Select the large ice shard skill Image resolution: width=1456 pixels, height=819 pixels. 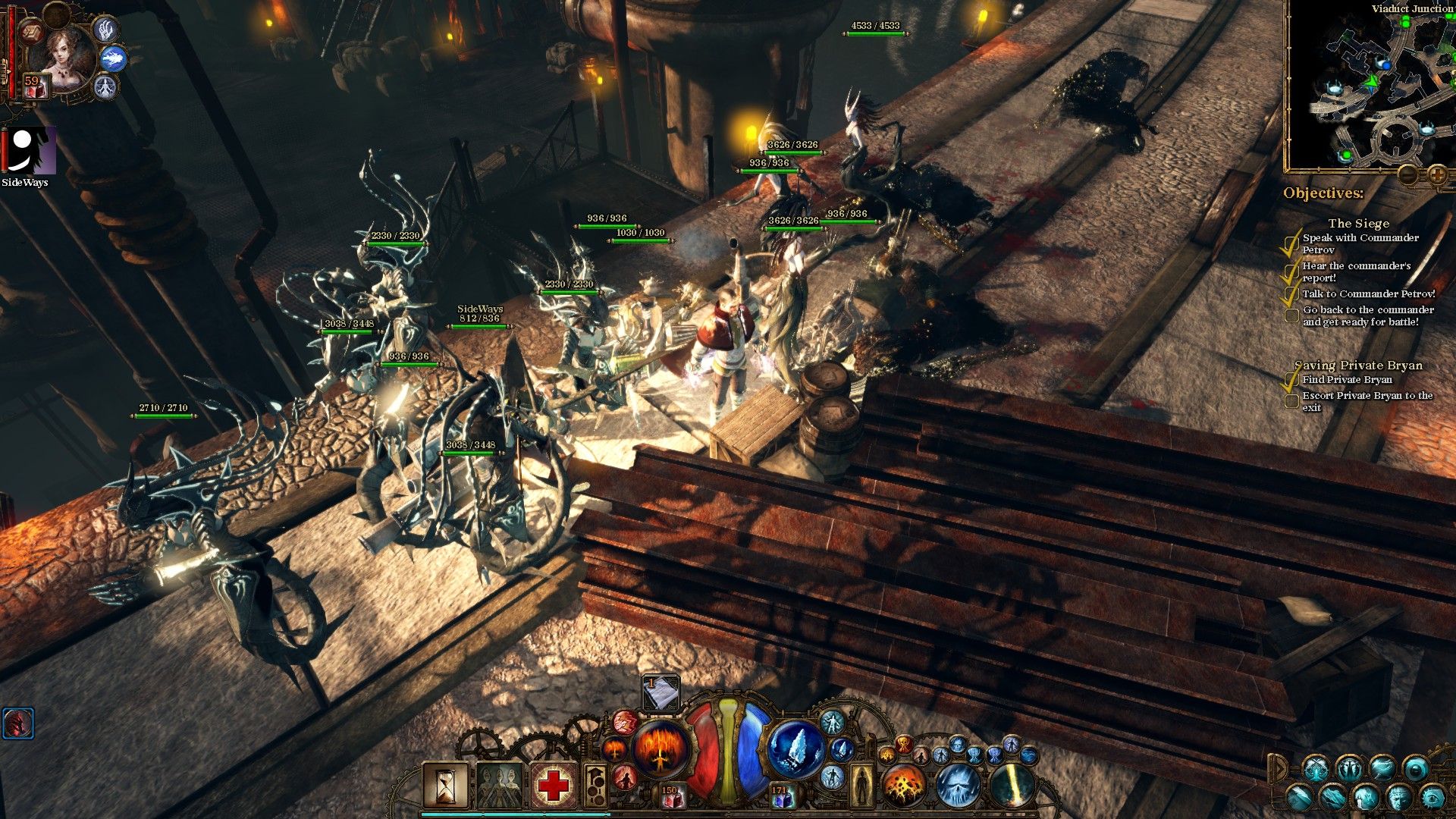(x=795, y=748)
